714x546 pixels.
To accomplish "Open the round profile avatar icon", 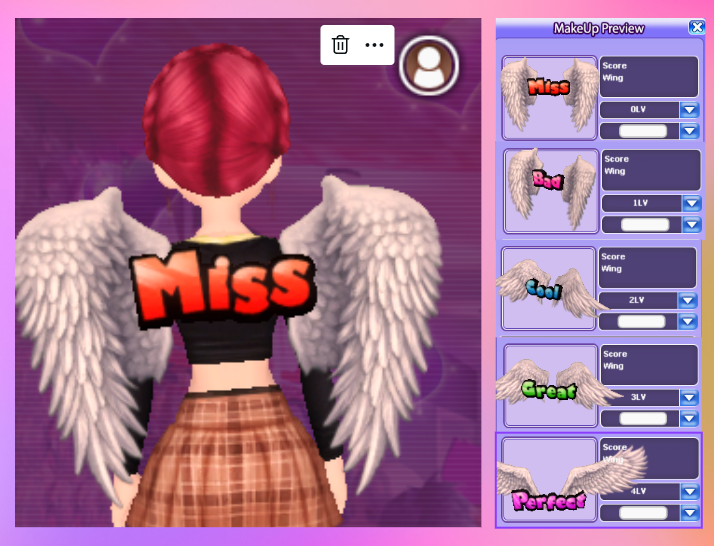I will 429,67.
